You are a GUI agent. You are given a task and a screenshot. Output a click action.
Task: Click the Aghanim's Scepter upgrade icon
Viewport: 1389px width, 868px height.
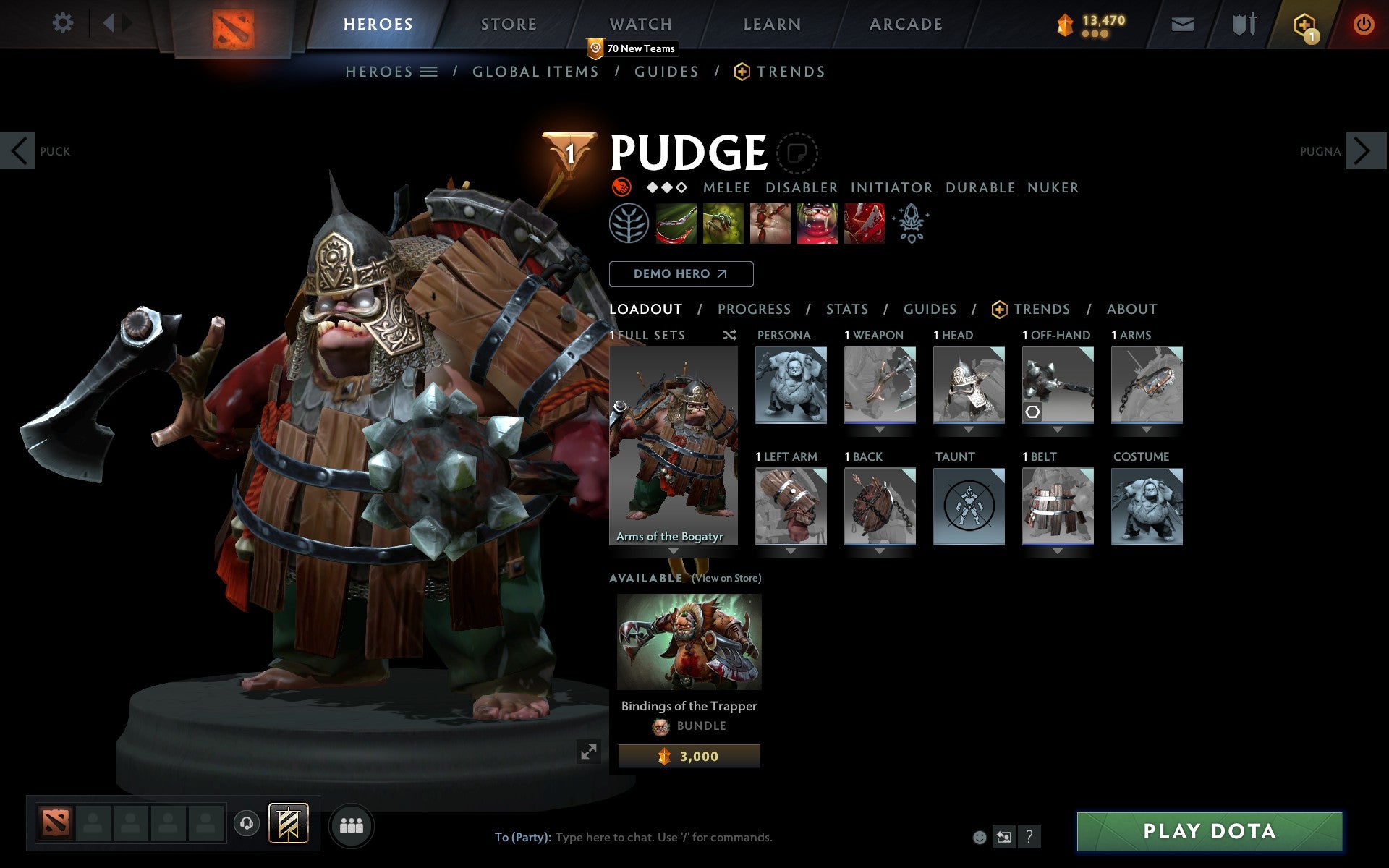click(x=912, y=223)
